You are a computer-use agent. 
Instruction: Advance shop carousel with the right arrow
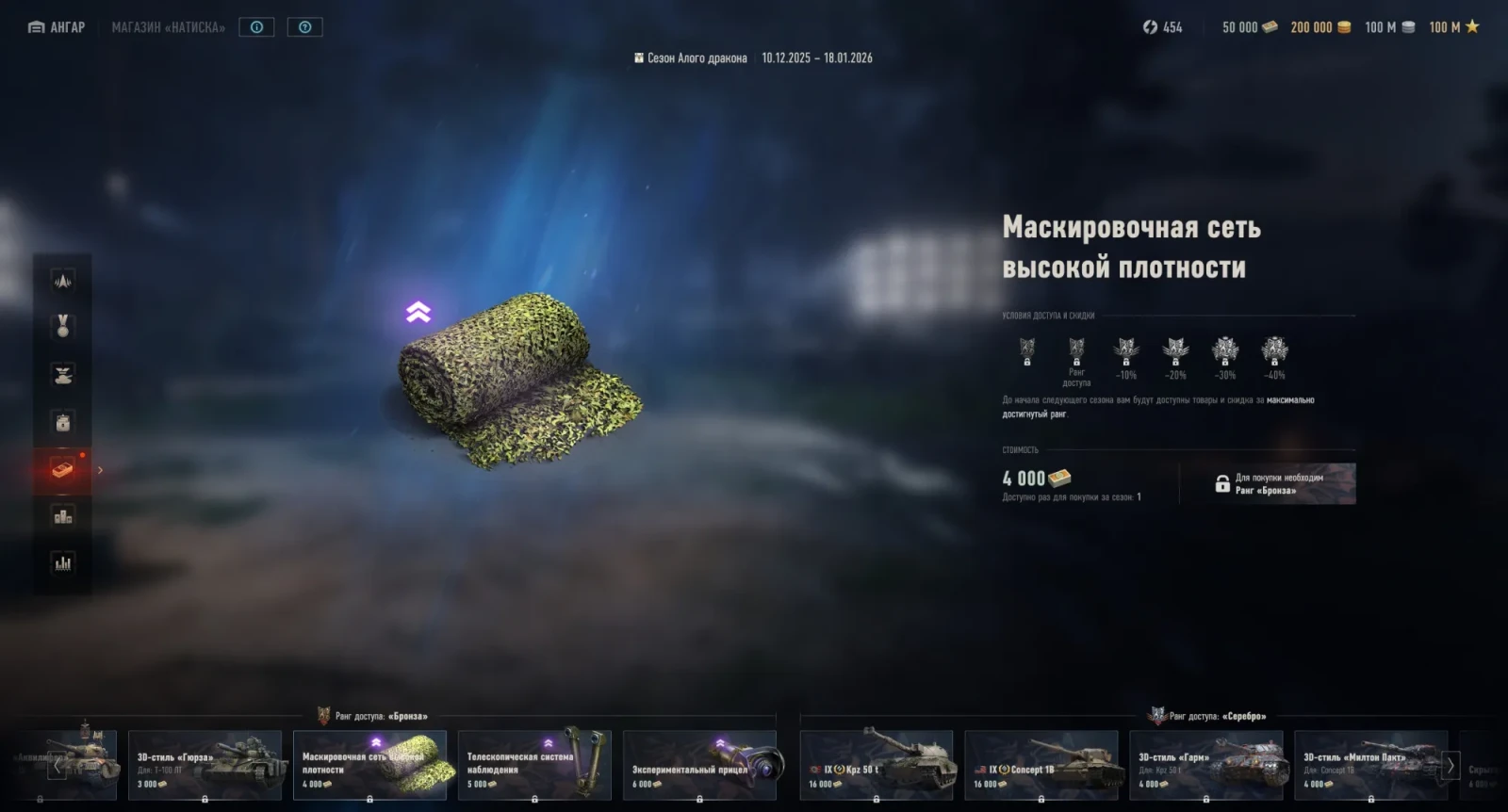(1451, 766)
